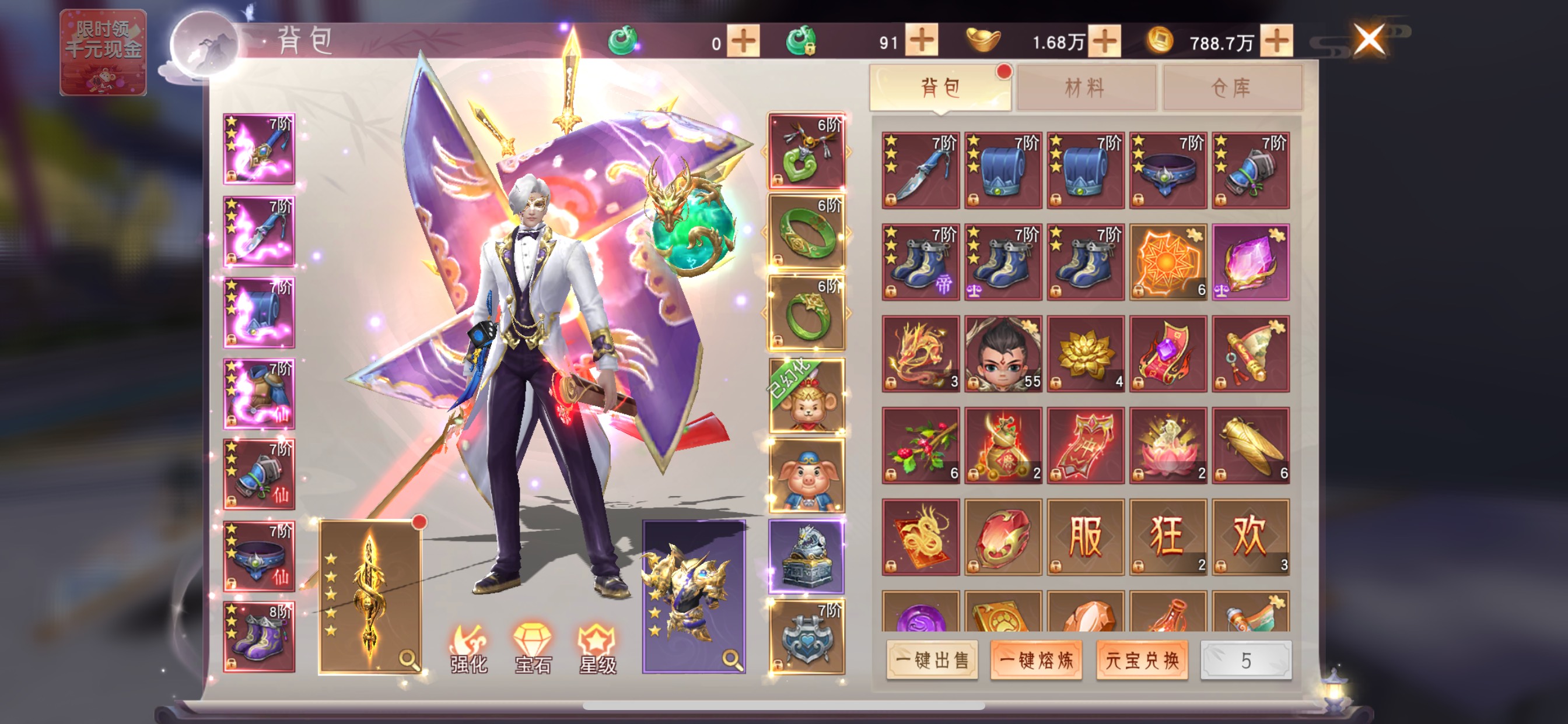Inspect the golden winged armor card
Screen dimensions: 1568x724
[x=694, y=596]
